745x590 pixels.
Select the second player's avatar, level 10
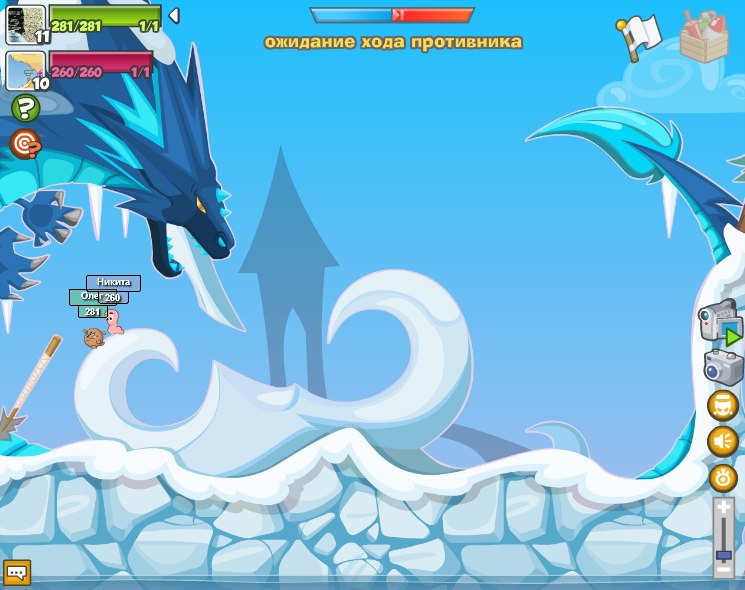coord(25,69)
